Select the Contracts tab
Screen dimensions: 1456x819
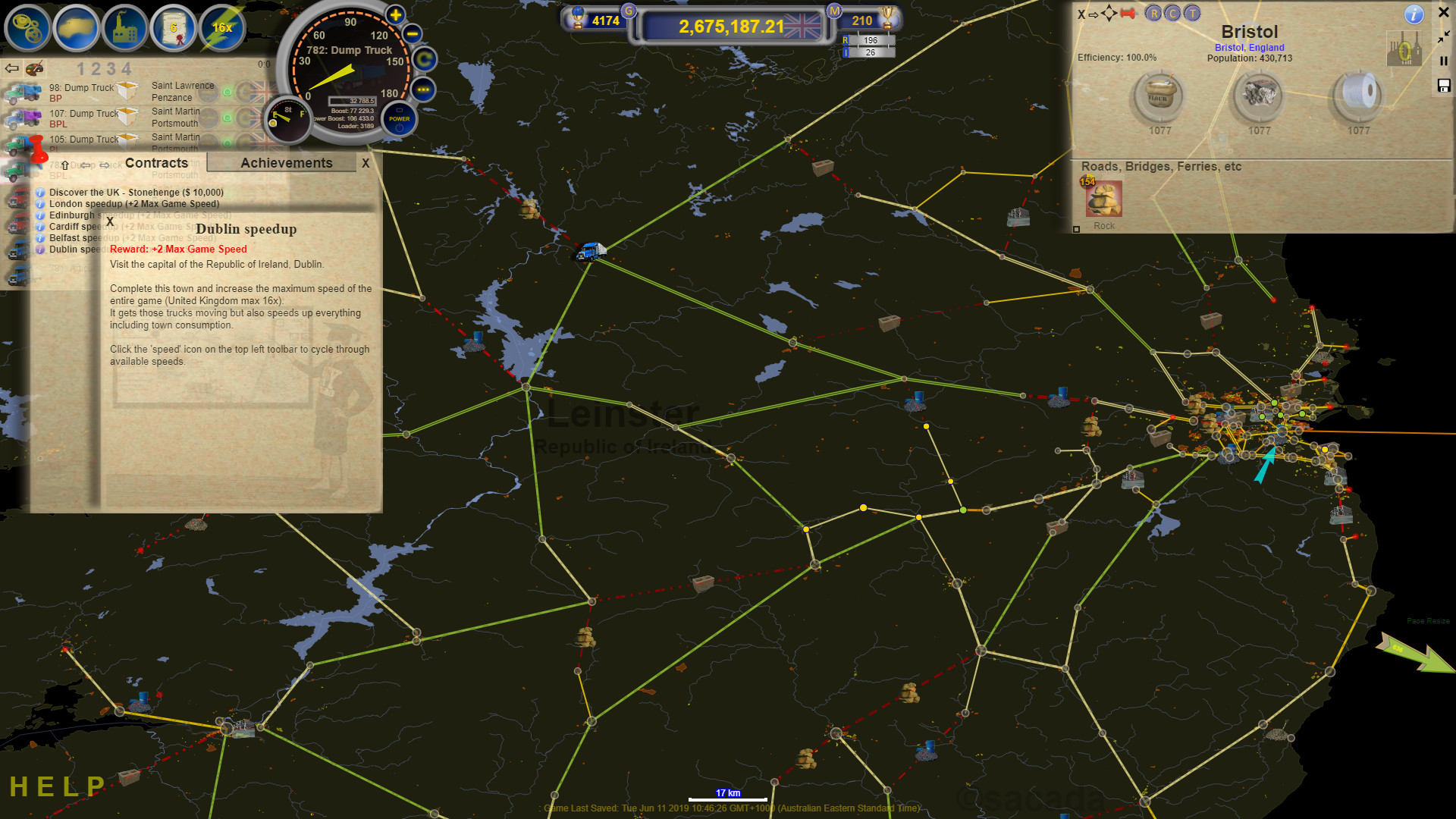(157, 162)
